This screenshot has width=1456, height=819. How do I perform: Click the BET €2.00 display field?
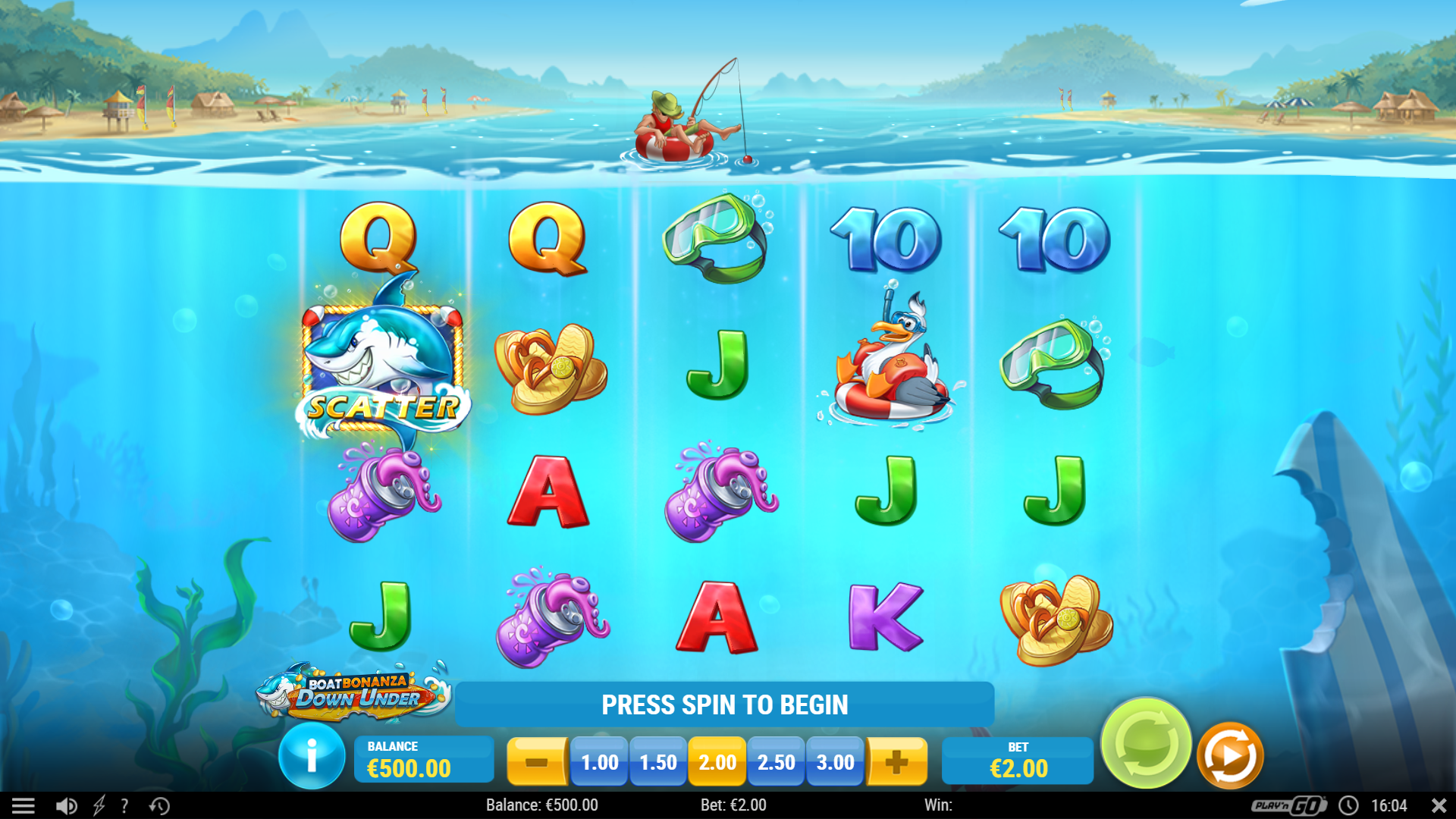(1017, 761)
